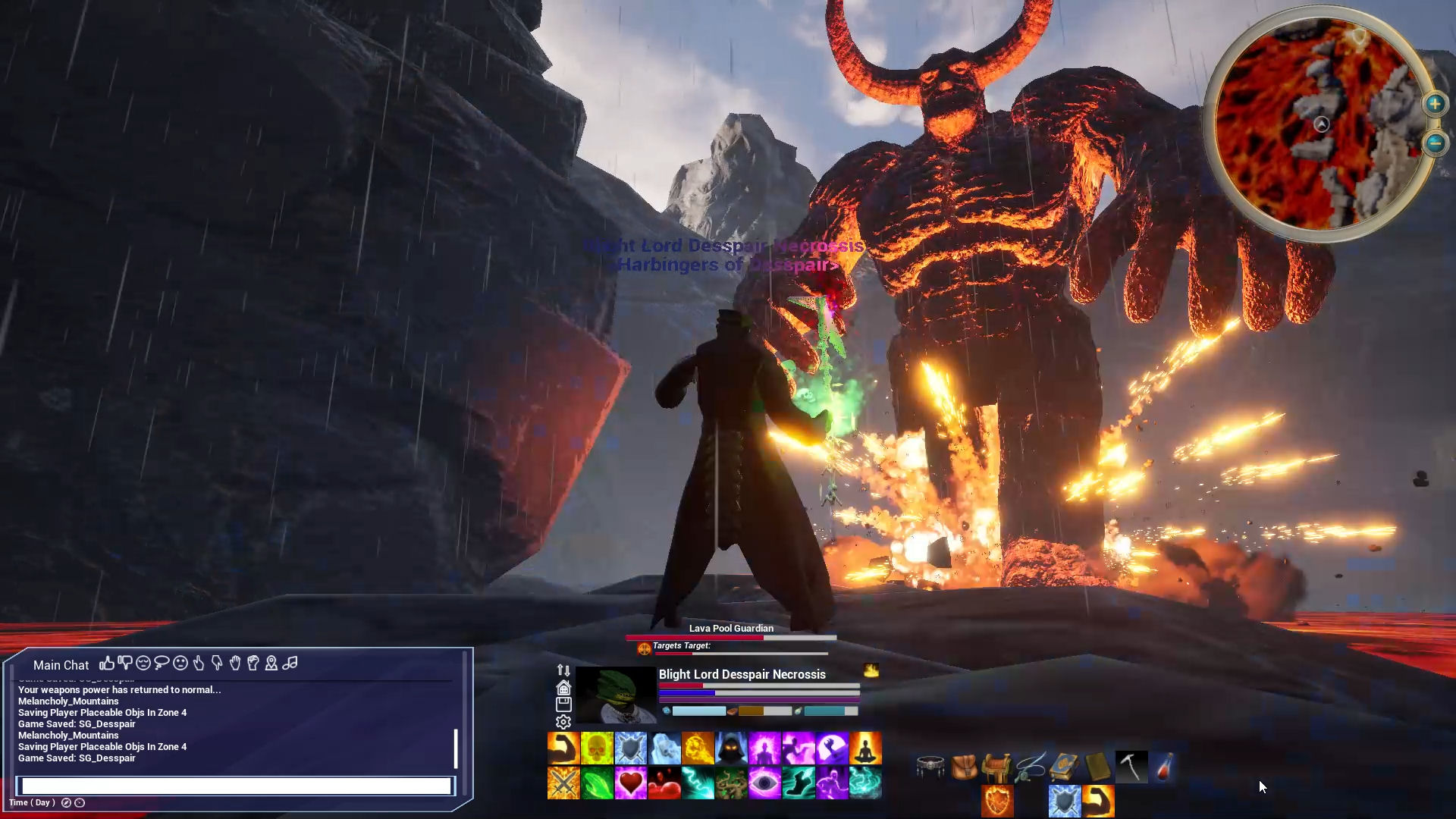Click the floppy disk save icon
Viewport: 1456px width, 819px height.
tap(563, 704)
